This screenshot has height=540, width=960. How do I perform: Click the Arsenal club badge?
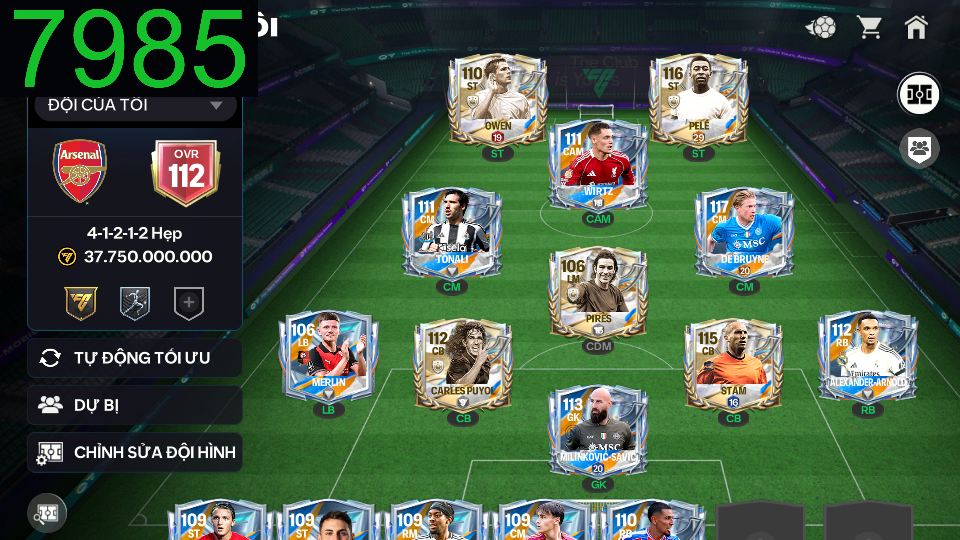pyautogui.click(x=80, y=172)
